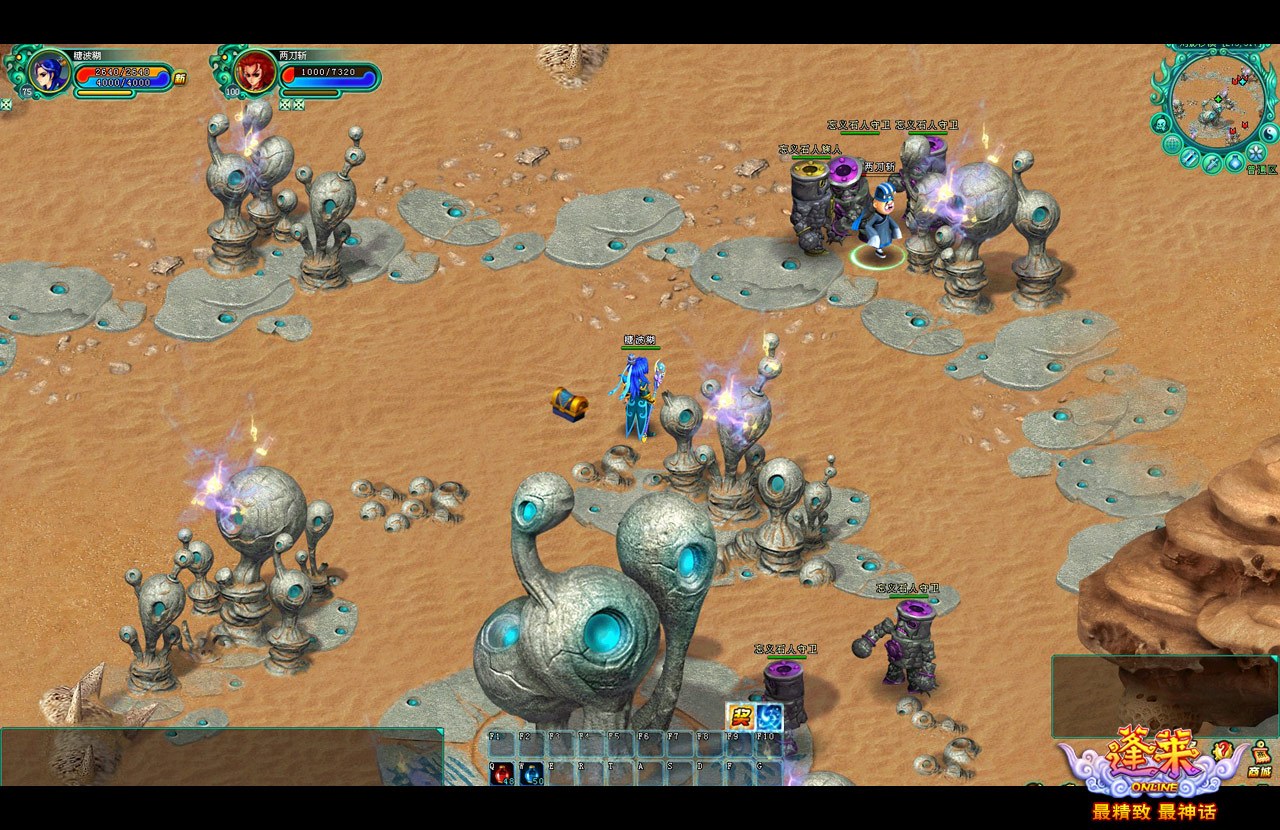Click the globe grid button under minimap
This screenshot has width=1280, height=830.
tap(1171, 143)
